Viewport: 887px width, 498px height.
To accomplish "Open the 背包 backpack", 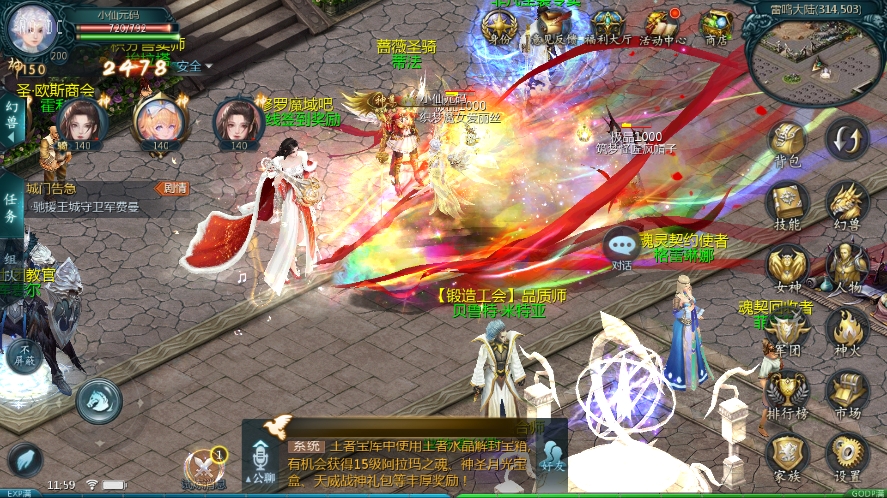I will point(788,143).
